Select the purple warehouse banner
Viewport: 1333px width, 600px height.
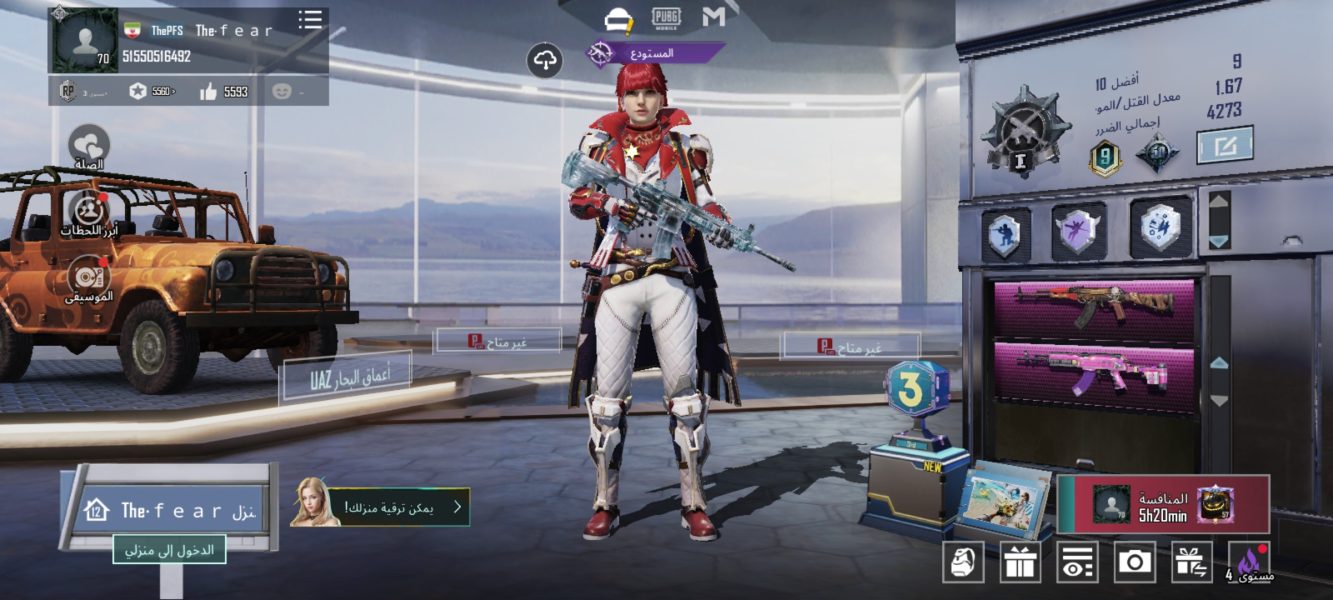point(655,53)
